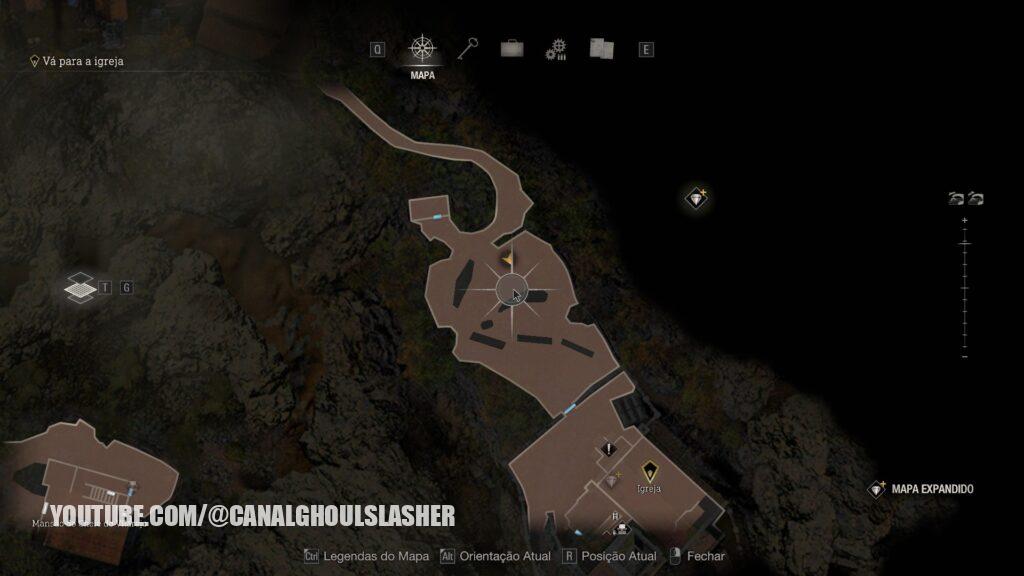Click the typewriter save point marker

[622, 528]
